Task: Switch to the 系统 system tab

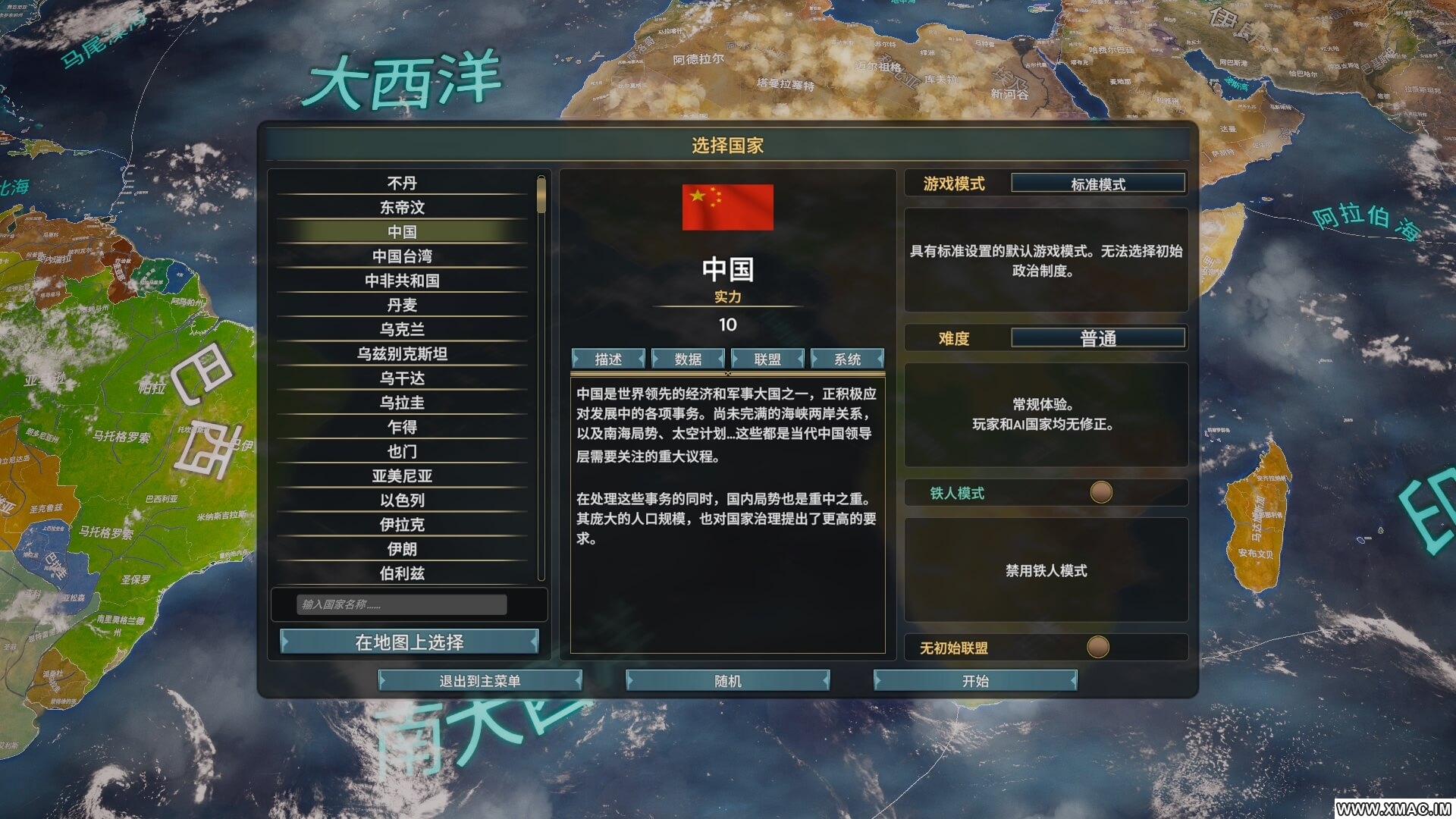Action: click(847, 359)
